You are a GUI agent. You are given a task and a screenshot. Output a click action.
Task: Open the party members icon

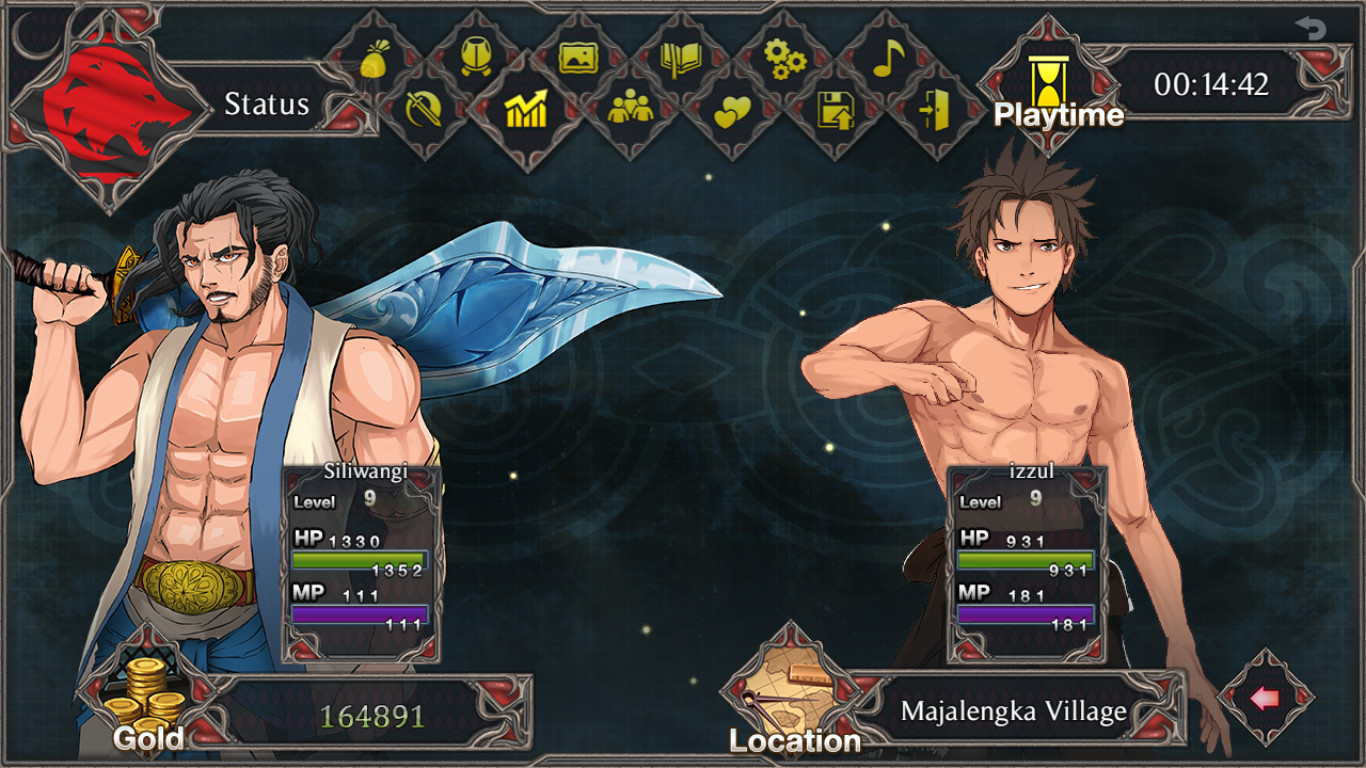pyautogui.click(x=630, y=108)
